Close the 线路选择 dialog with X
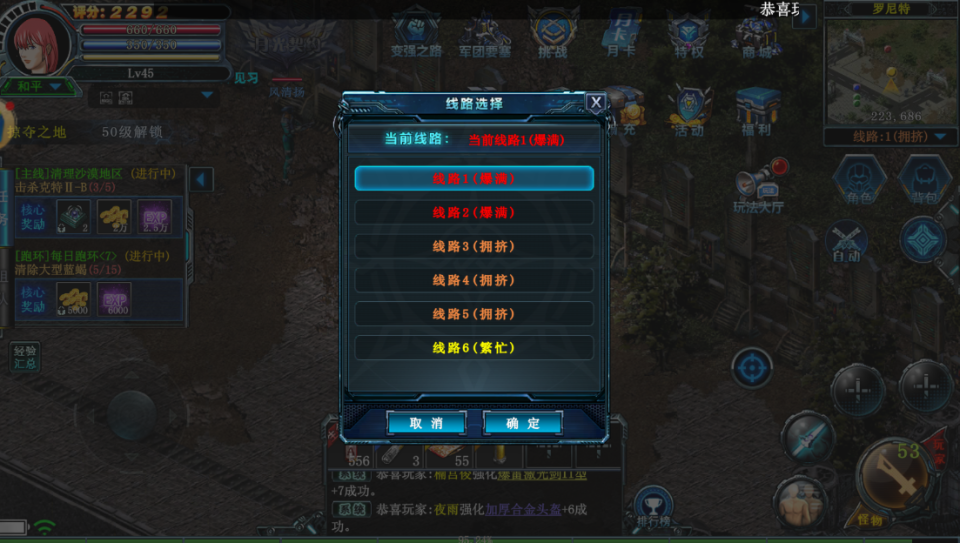960x543 pixels. [595, 102]
